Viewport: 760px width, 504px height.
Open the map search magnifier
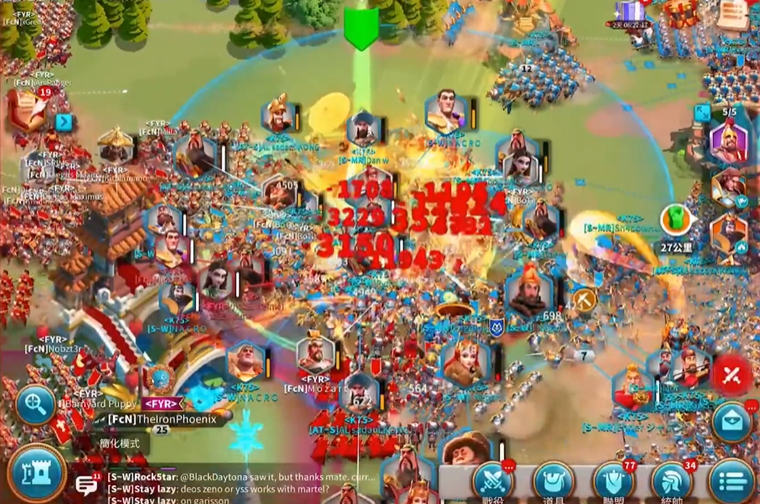[35, 405]
